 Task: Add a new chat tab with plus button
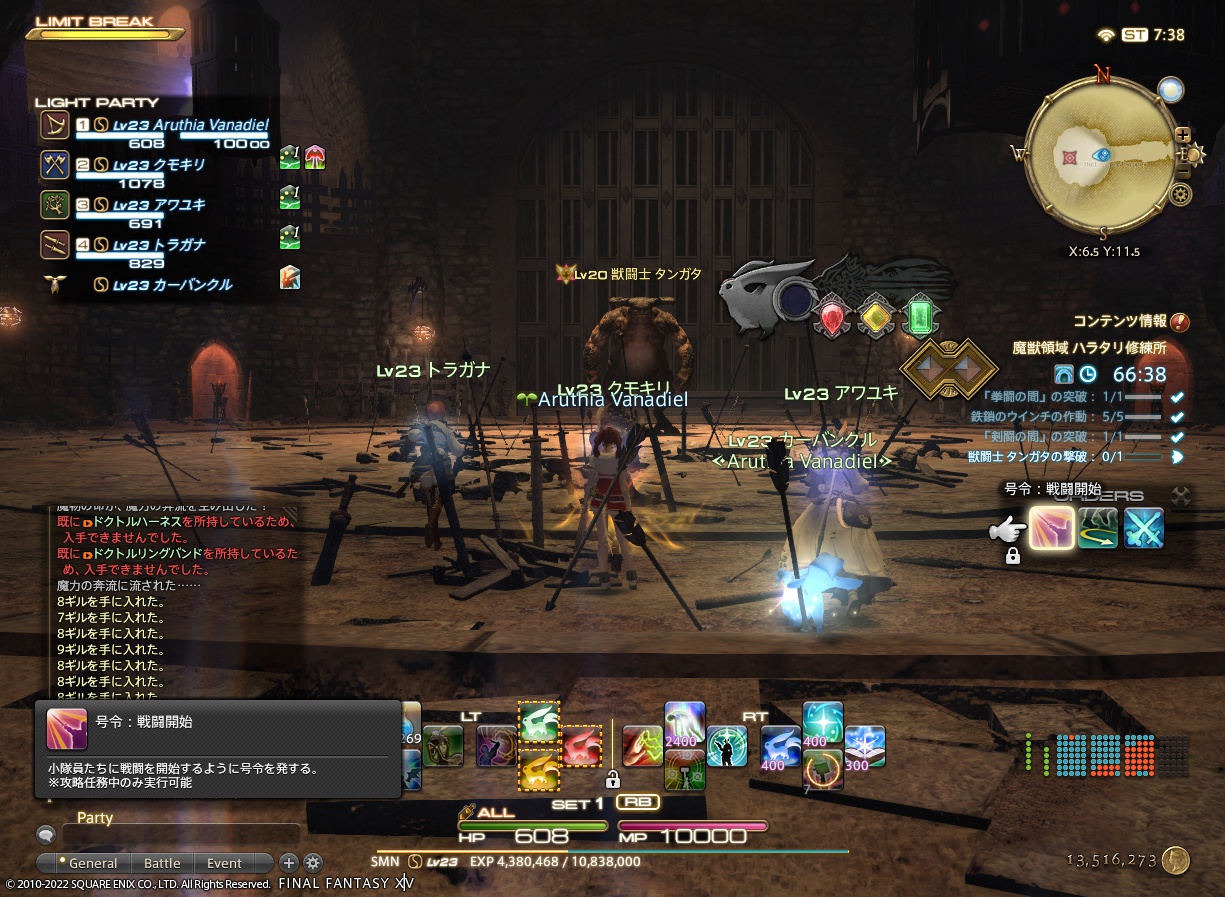[x=288, y=863]
